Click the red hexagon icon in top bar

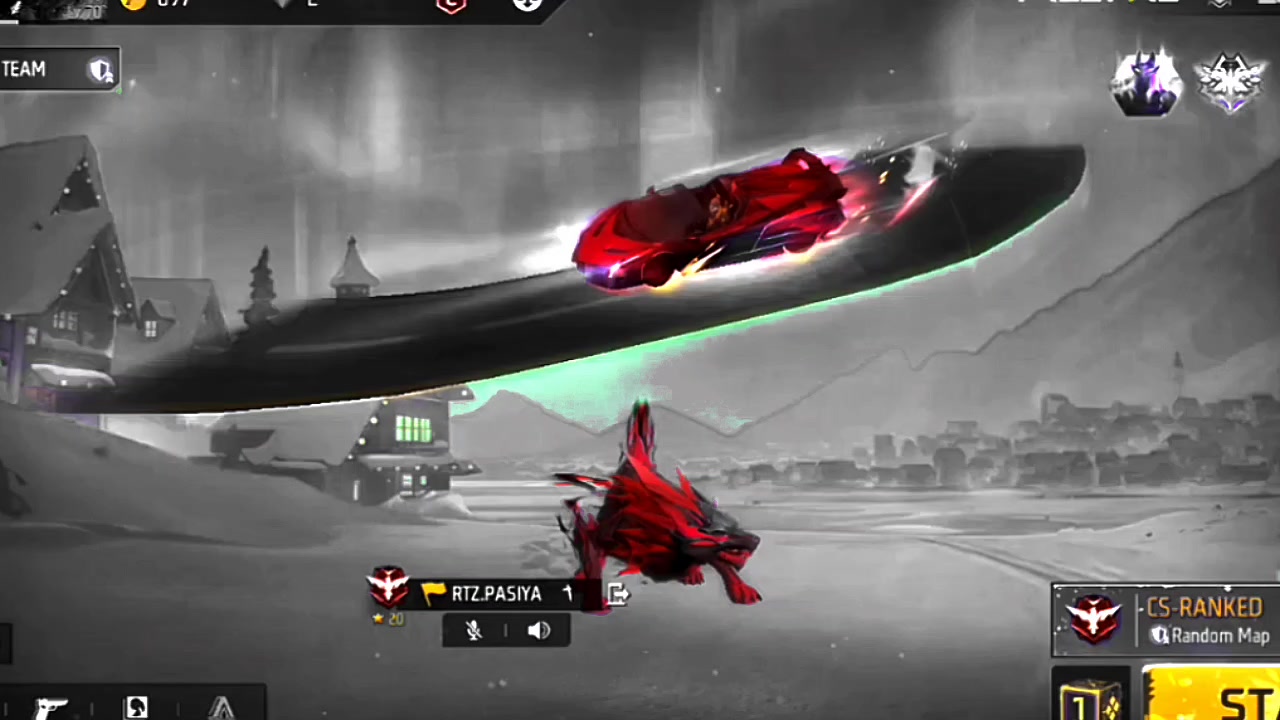point(450,5)
